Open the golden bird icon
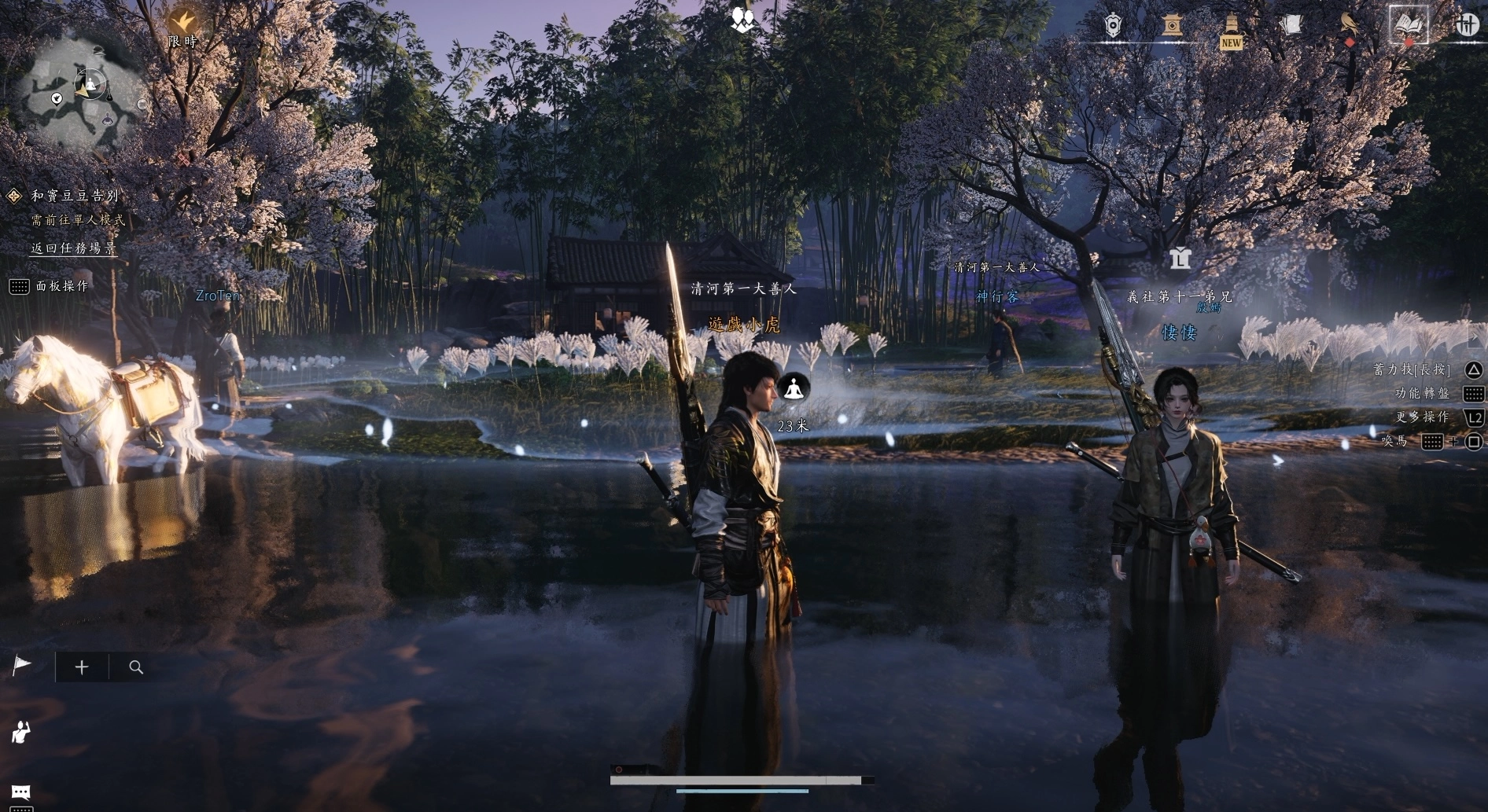Screen dimensions: 1488x812 point(1350,24)
